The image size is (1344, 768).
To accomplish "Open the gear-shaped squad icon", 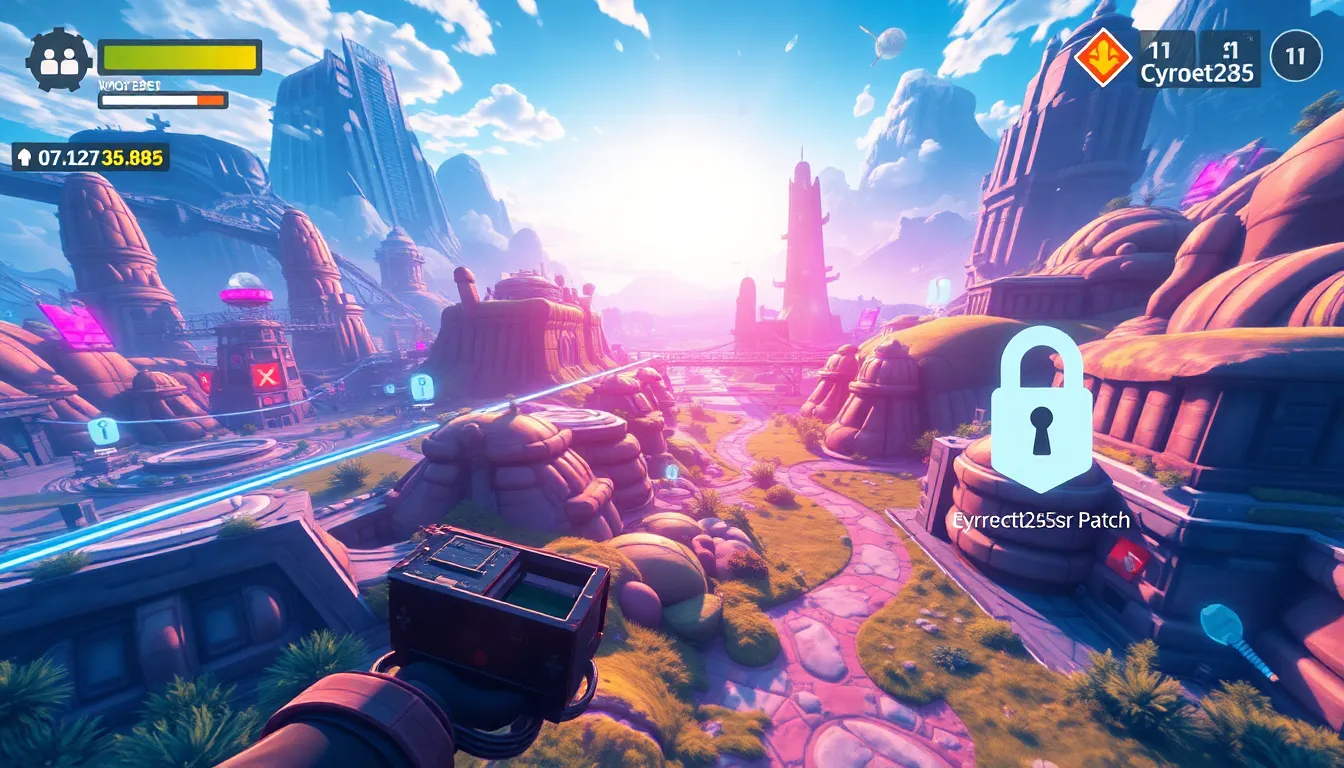I will click(59, 60).
